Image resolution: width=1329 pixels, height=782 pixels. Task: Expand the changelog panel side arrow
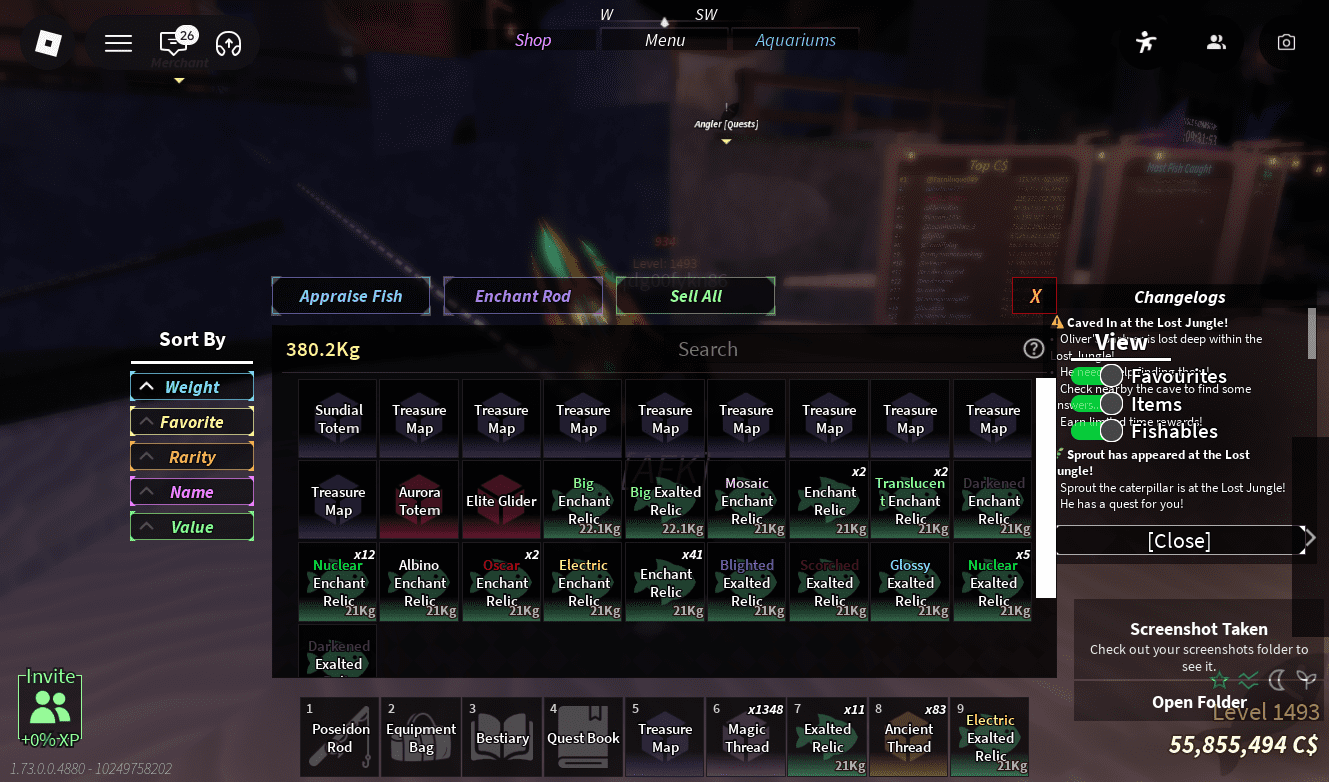[1310, 537]
